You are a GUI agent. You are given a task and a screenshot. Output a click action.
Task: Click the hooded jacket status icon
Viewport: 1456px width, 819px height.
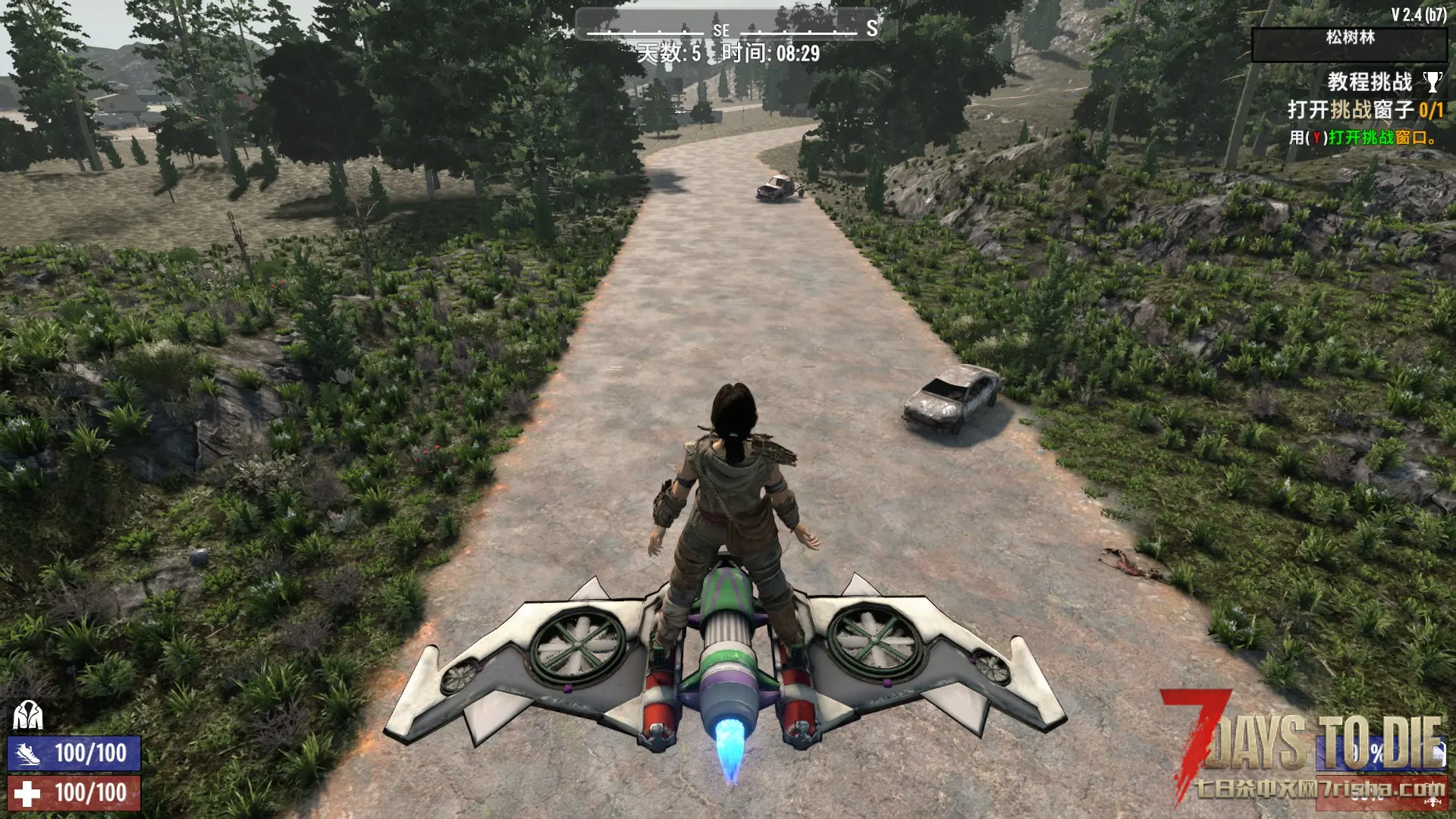(27, 715)
